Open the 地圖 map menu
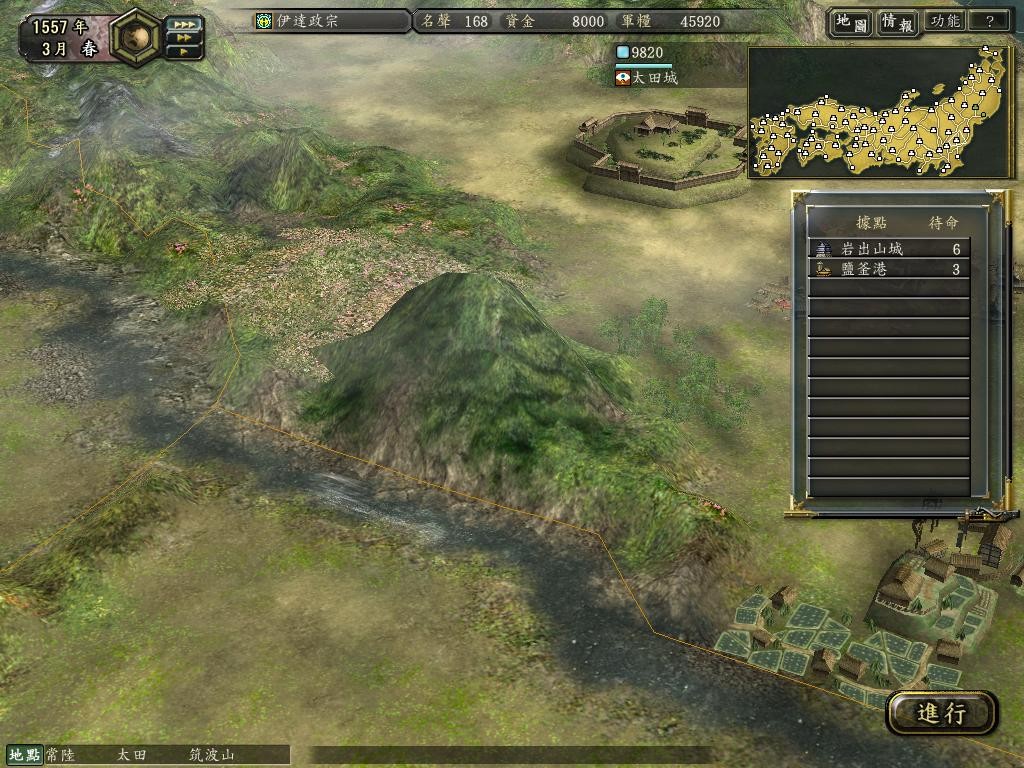This screenshot has height=768, width=1024. 850,21
